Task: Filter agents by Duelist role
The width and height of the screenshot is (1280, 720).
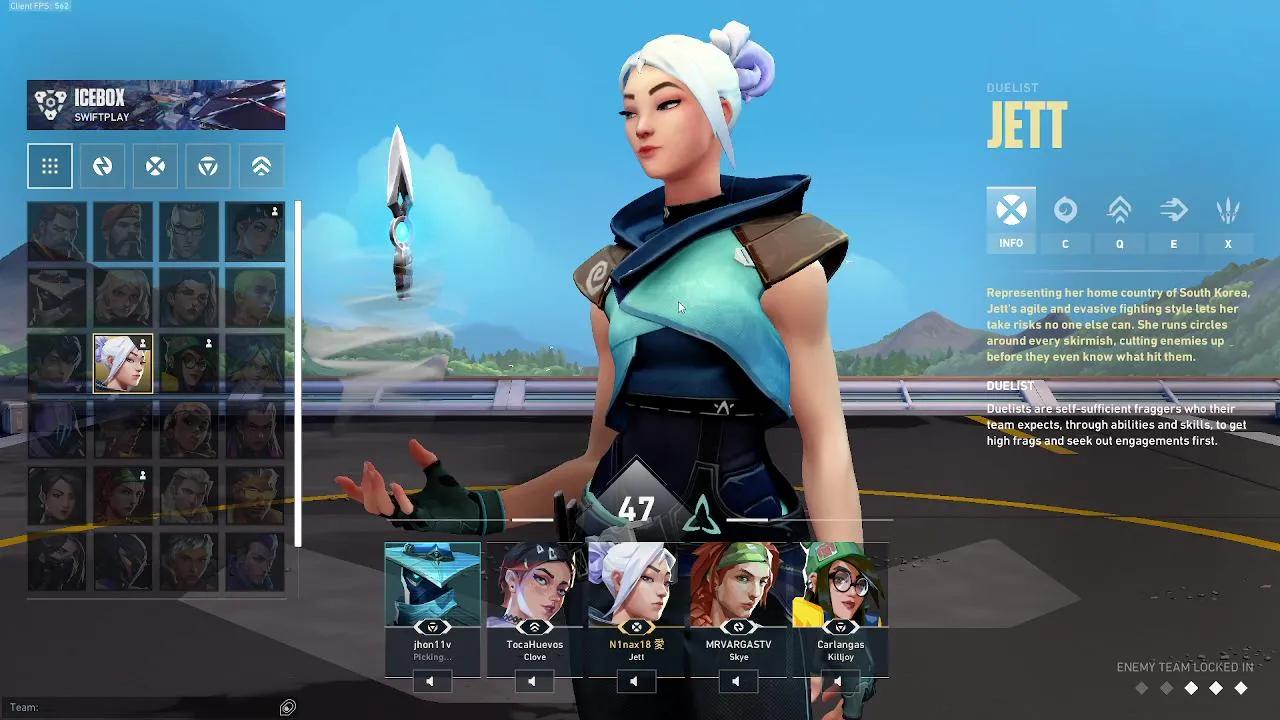Action: 155,165
